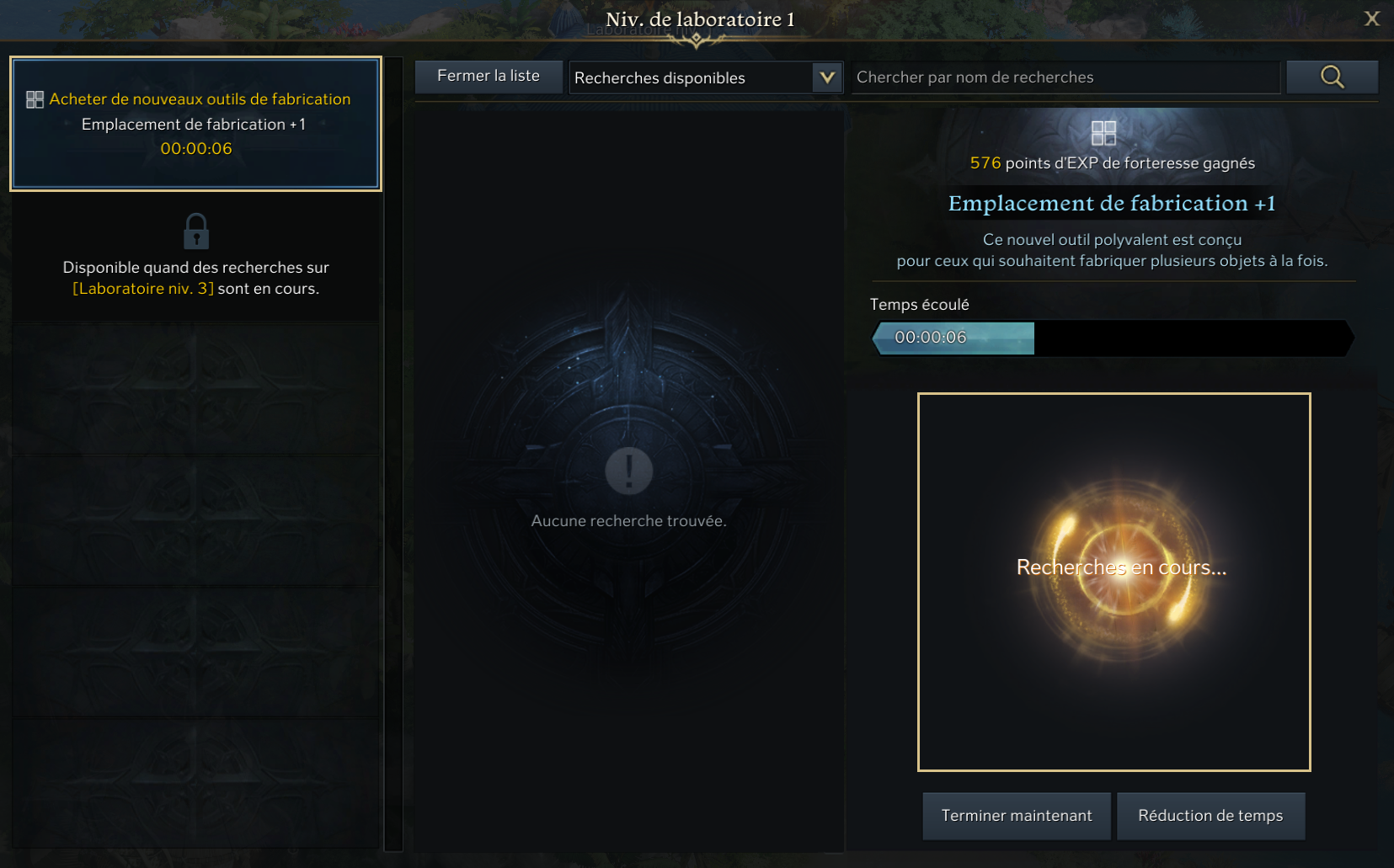Close the laboratory window
Image resolution: width=1394 pixels, height=868 pixels.
(x=1371, y=19)
